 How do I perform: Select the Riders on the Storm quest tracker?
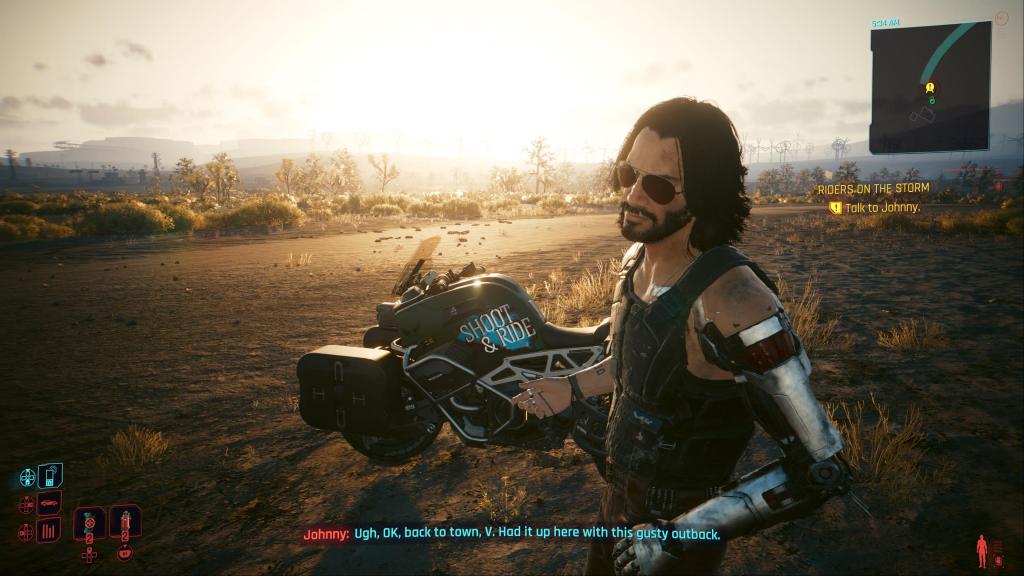click(x=873, y=188)
